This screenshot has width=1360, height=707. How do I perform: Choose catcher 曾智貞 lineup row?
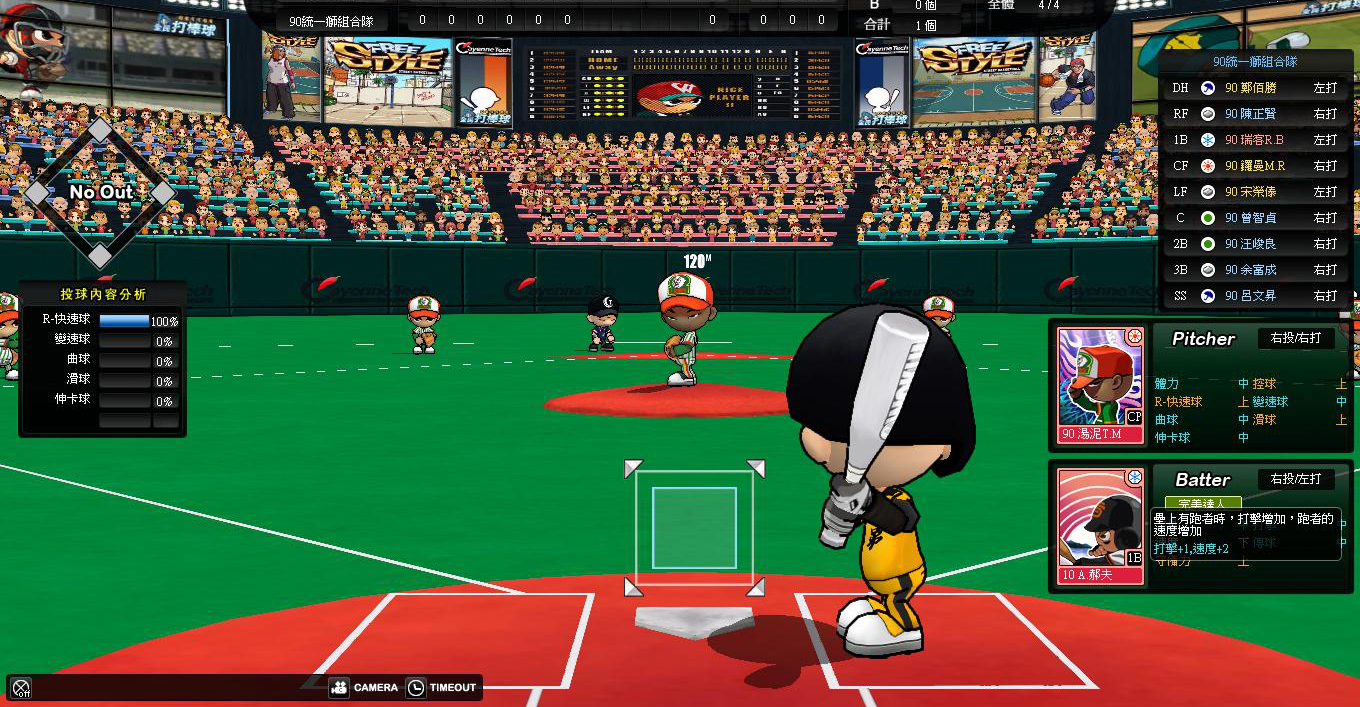coord(1256,218)
